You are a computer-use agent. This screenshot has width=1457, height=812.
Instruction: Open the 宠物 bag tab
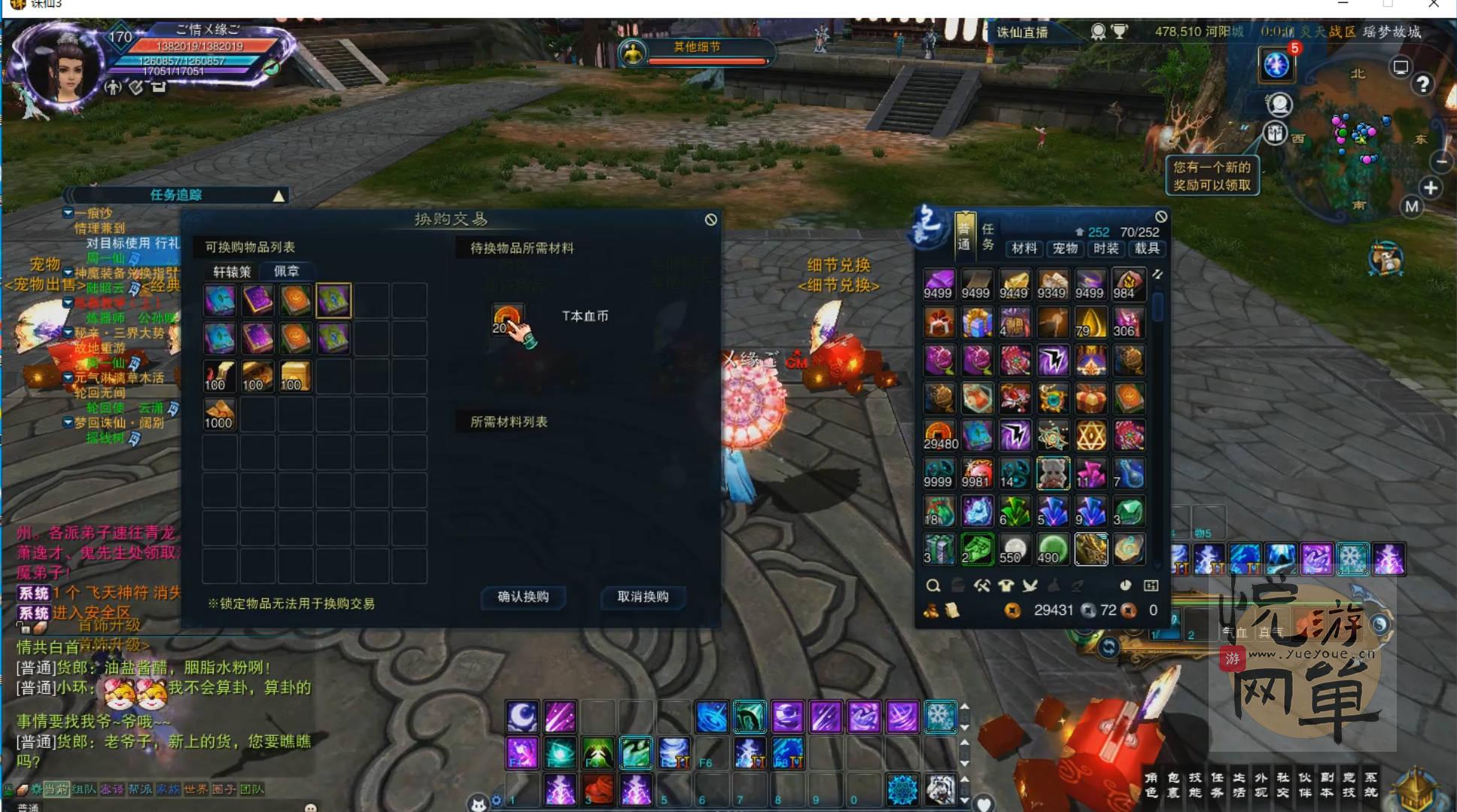coord(1065,248)
